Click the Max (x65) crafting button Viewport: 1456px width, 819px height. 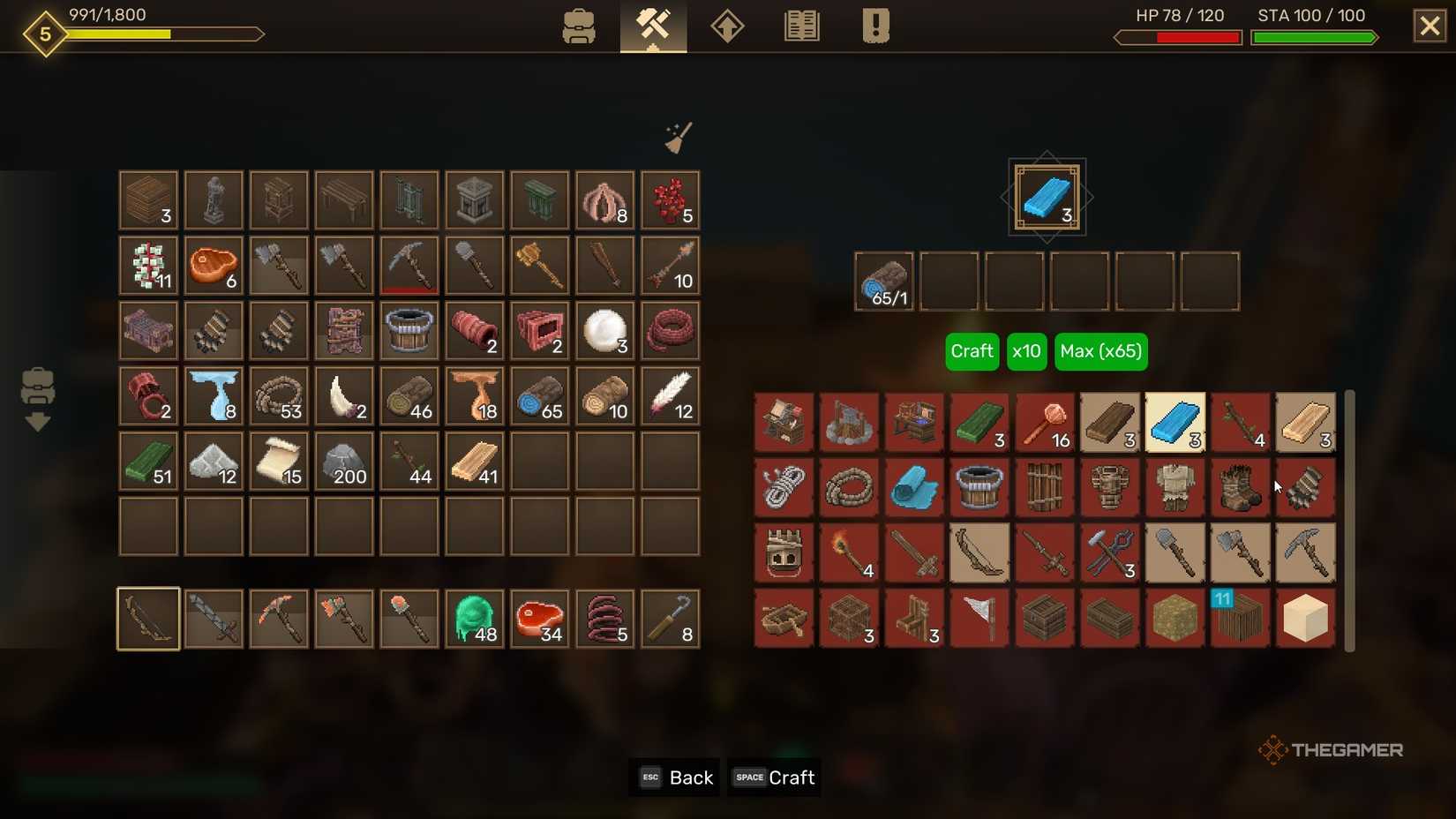(x=1100, y=351)
